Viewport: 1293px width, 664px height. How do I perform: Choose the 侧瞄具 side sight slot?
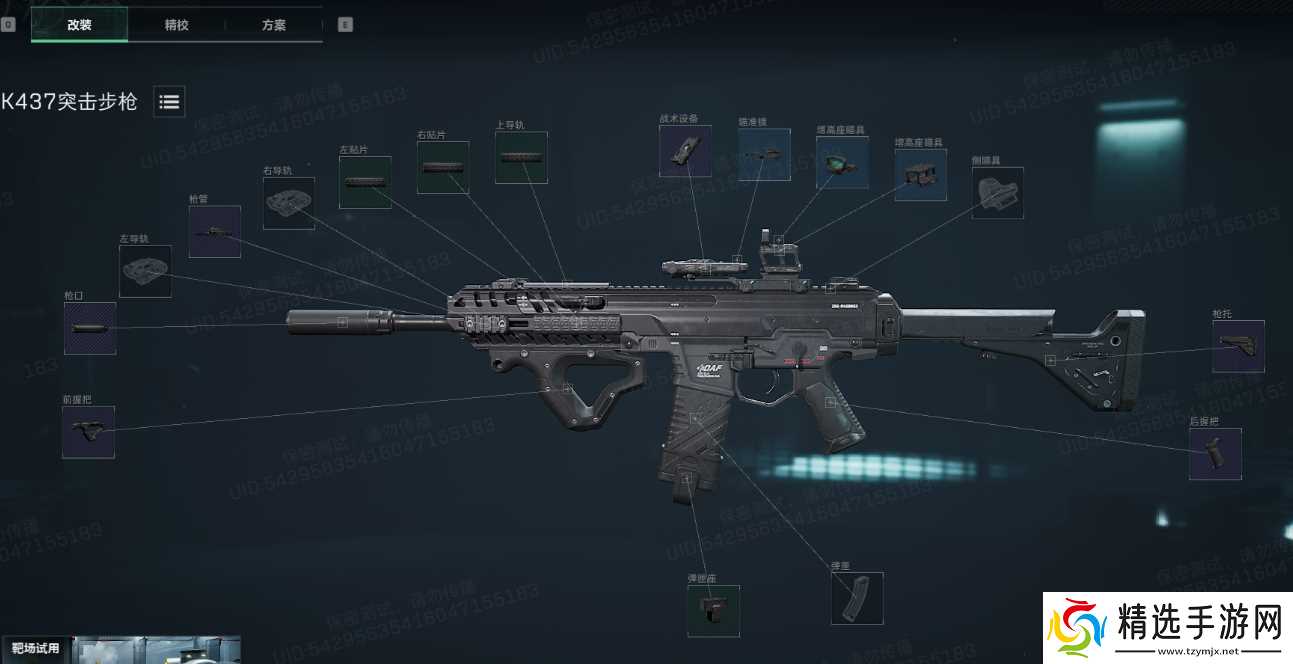point(998,192)
